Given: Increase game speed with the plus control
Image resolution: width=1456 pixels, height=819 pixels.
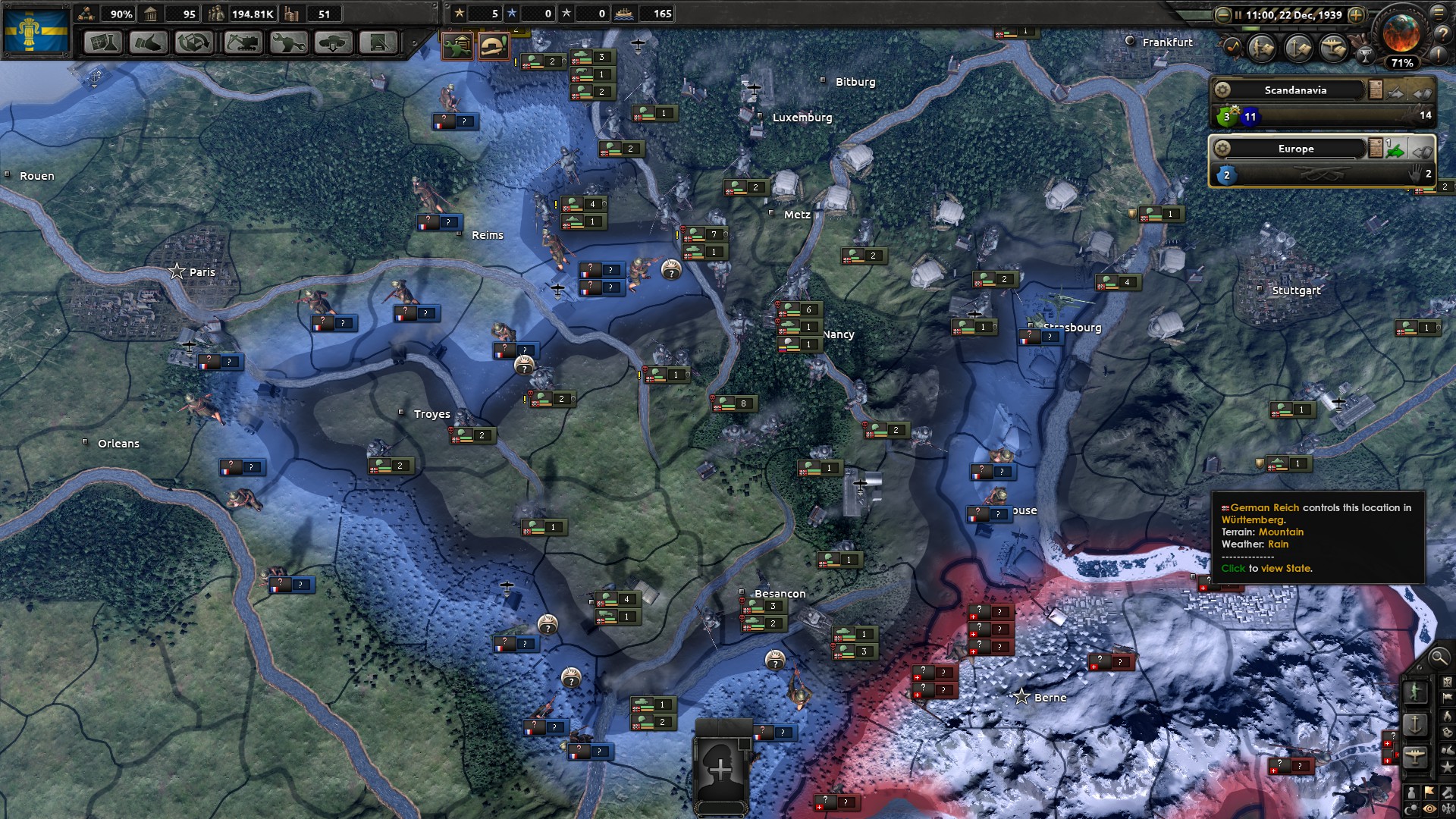Looking at the screenshot, I should point(1357,15).
